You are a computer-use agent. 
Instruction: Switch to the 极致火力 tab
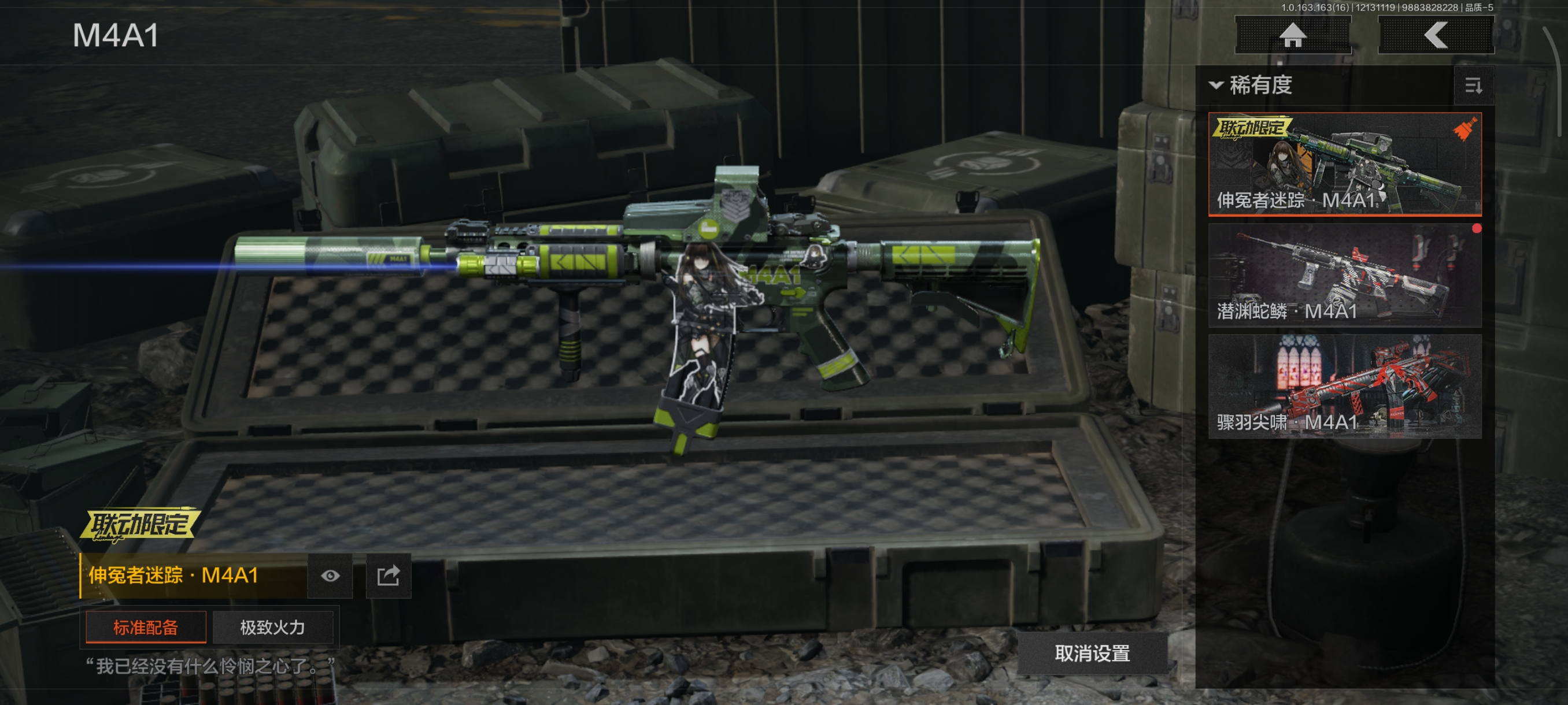tap(272, 627)
